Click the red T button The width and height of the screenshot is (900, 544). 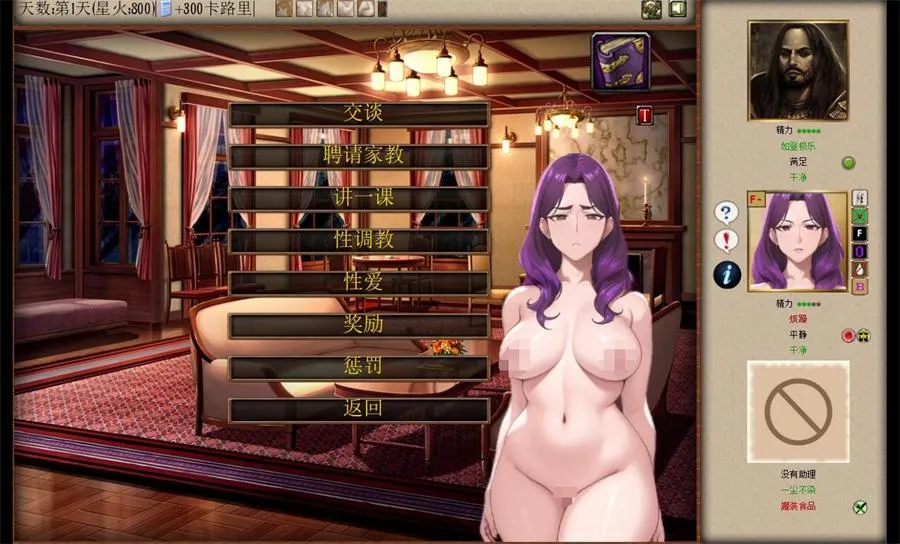click(644, 115)
